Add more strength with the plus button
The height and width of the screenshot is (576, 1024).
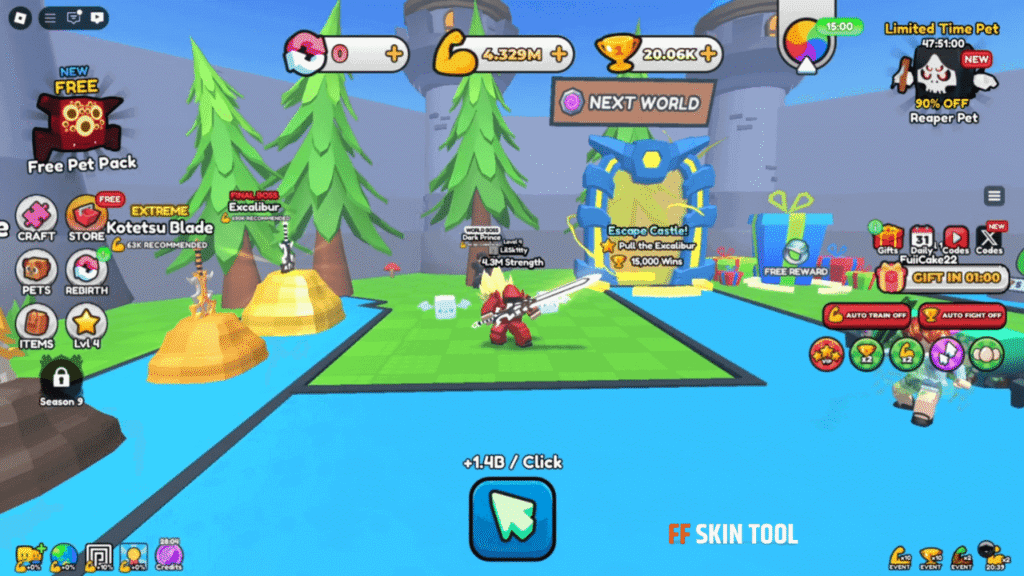(558, 53)
